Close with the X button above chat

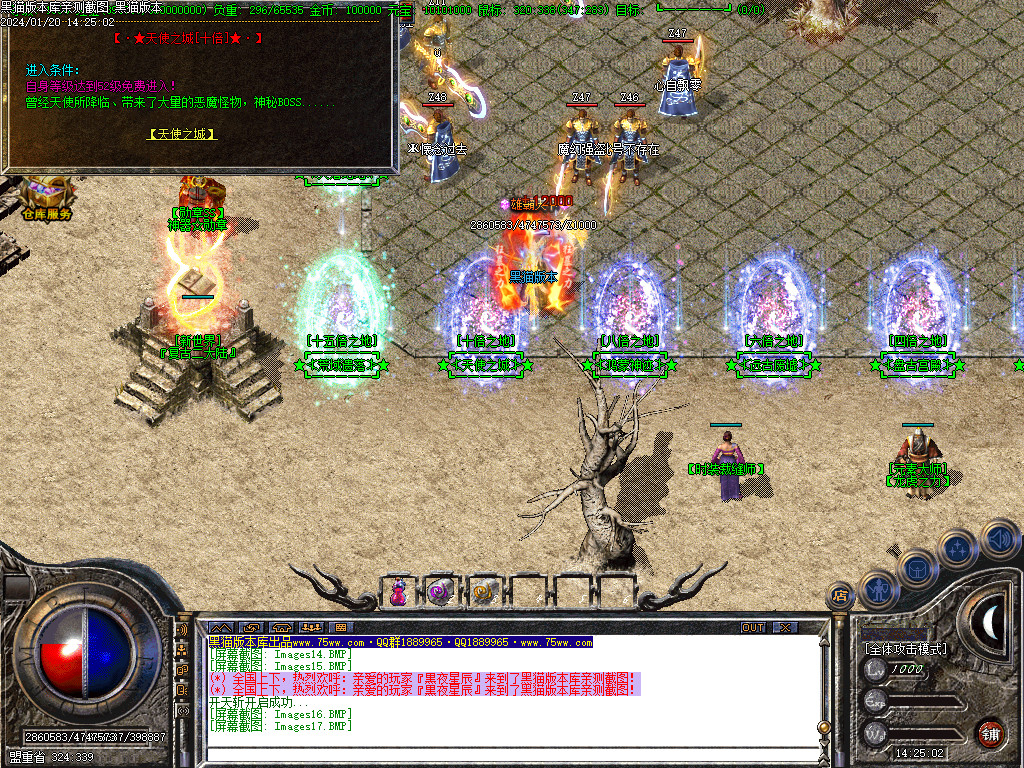point(786,628)
